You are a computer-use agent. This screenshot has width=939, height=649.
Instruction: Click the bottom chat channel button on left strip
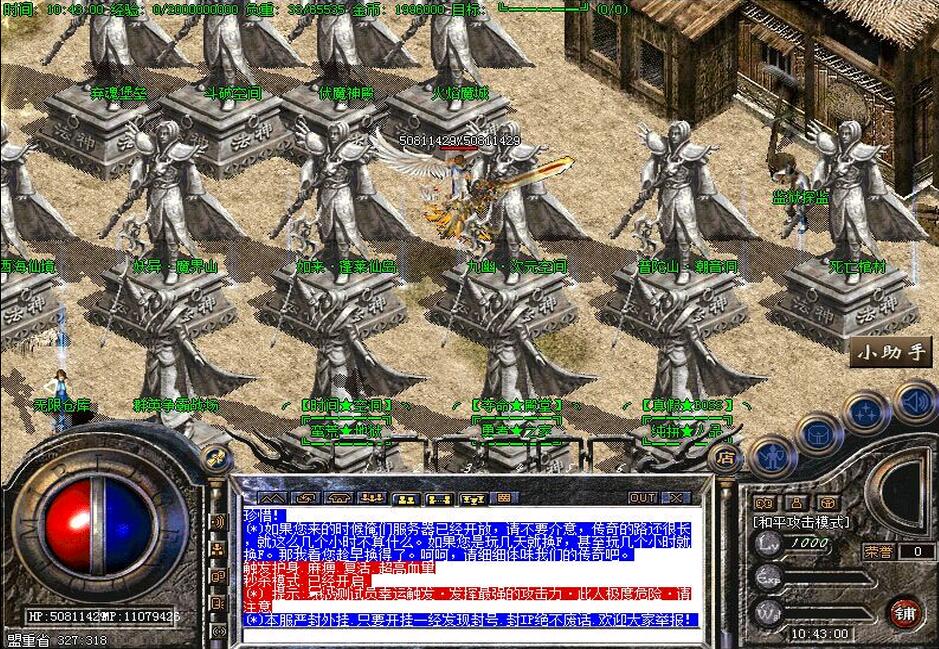(x=217, y=633)
